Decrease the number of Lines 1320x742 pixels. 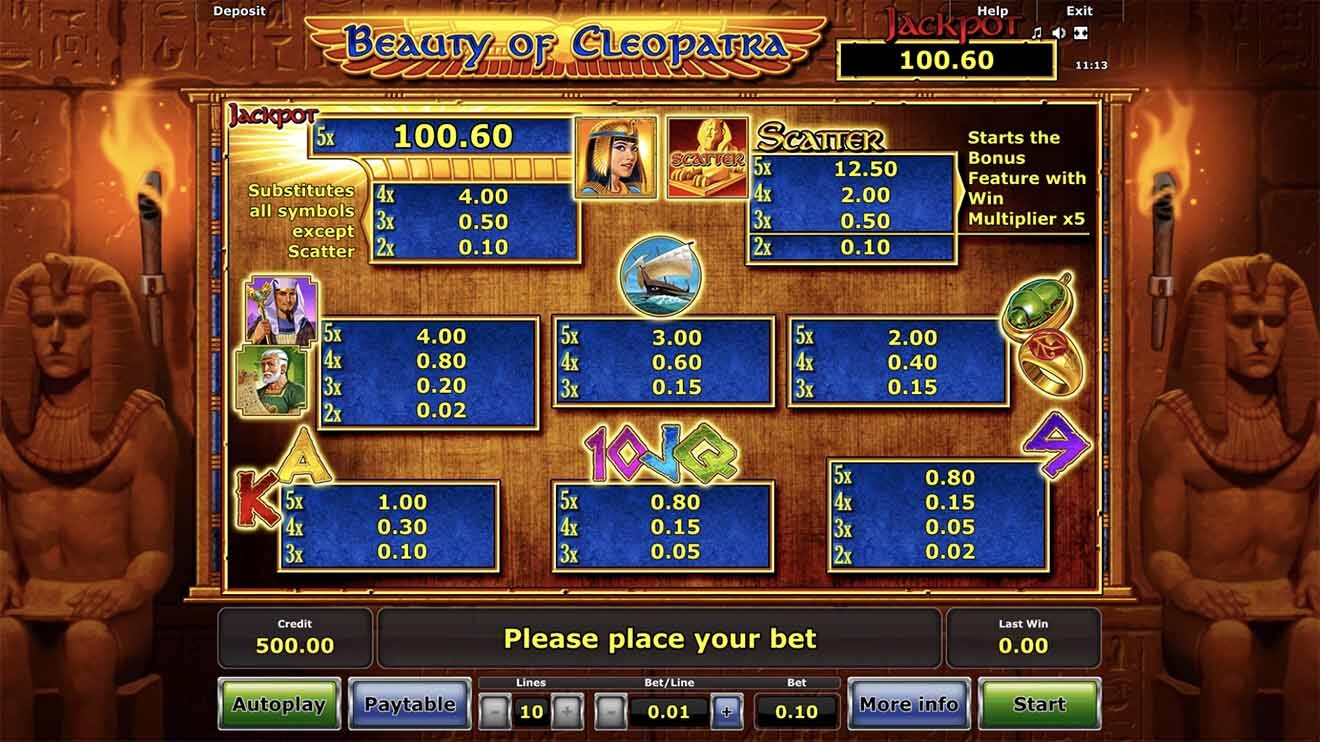point(495,712)
